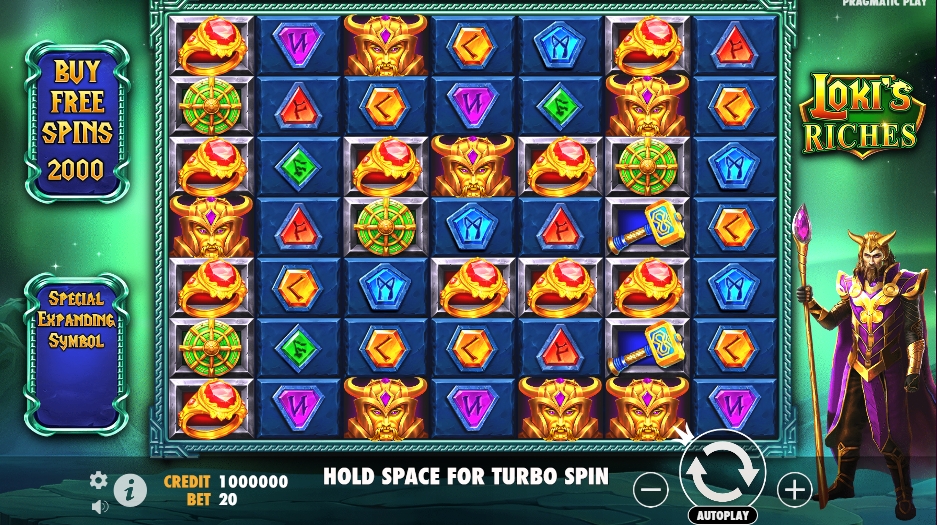This screenshot has width=937, height=525.
Task: Increase the bet with plus button
Action: [x=795, y=489]
